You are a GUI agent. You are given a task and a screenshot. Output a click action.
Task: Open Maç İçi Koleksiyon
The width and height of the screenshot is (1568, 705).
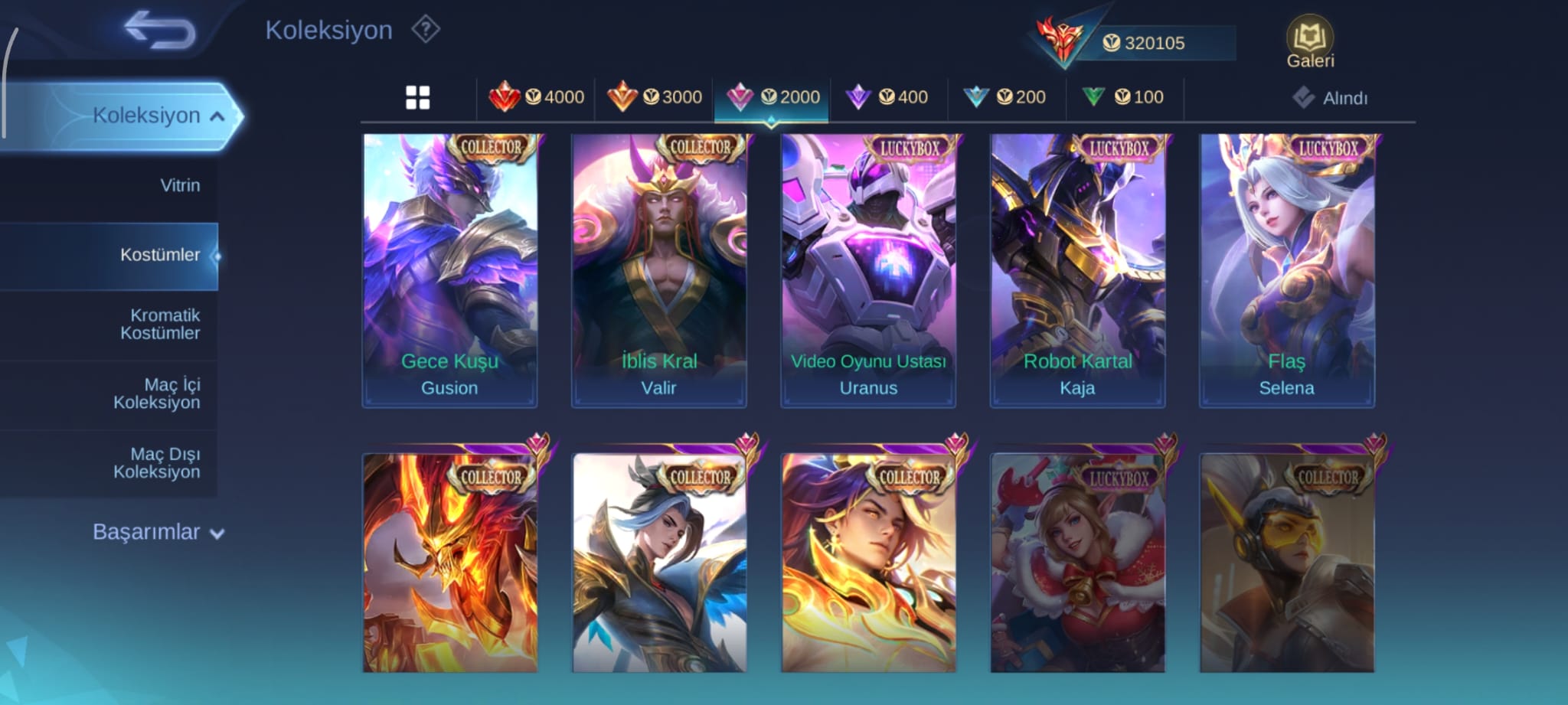157,393
